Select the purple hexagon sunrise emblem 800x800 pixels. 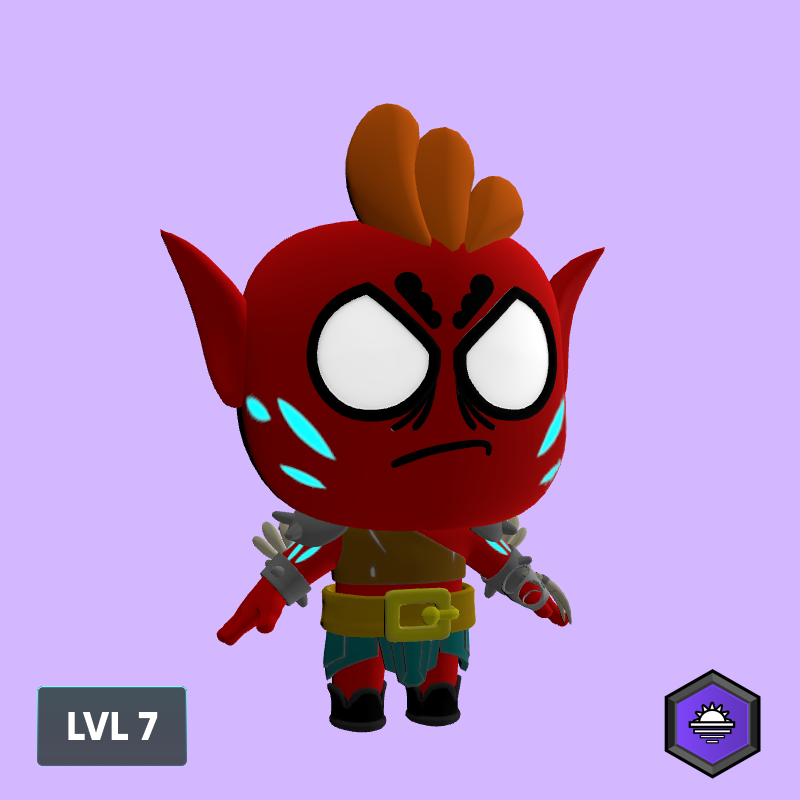712,723
